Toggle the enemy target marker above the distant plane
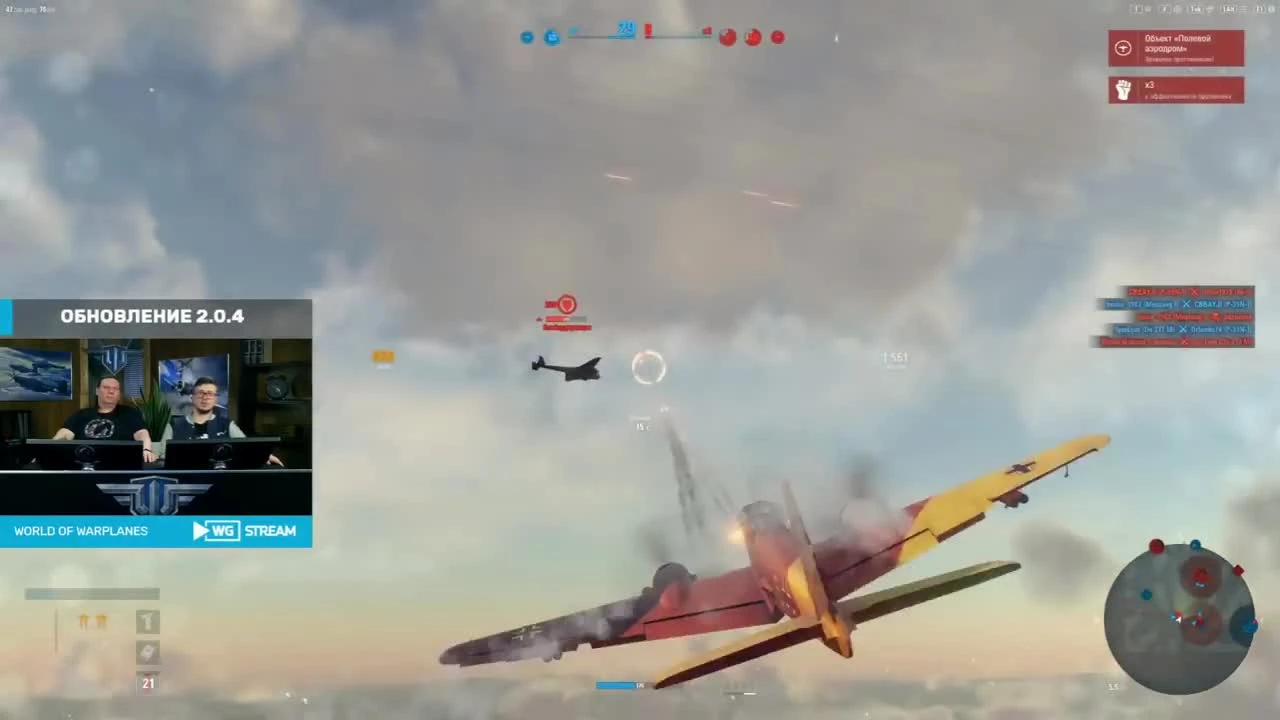1280x720 pixels. click(566, 304)
